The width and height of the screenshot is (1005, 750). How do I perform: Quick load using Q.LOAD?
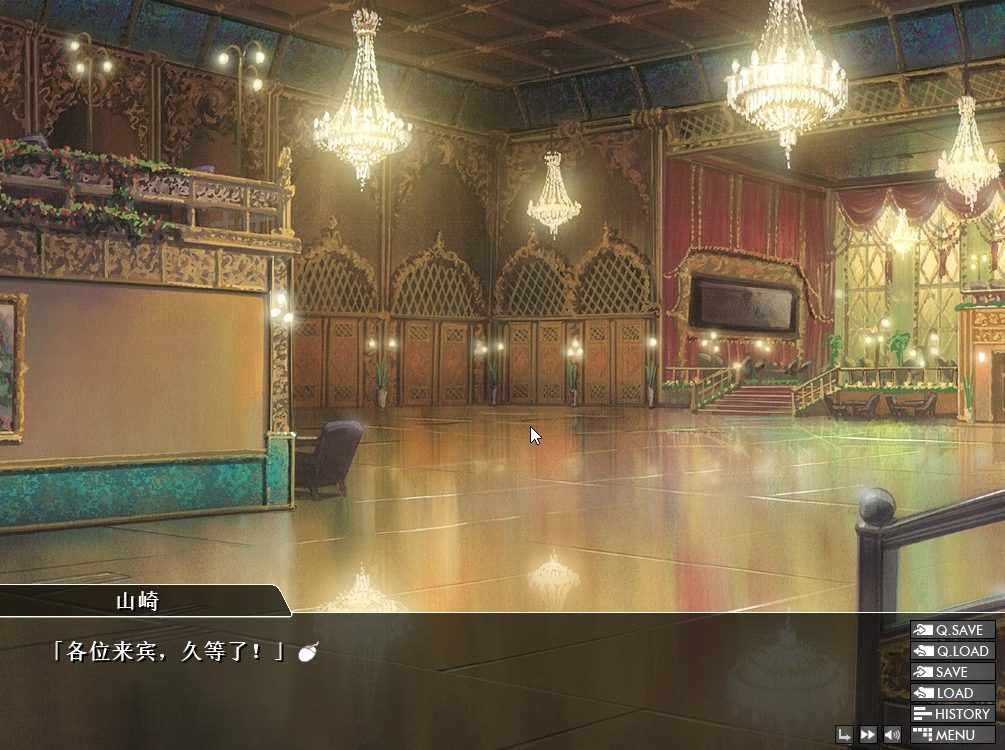(952, 651)
